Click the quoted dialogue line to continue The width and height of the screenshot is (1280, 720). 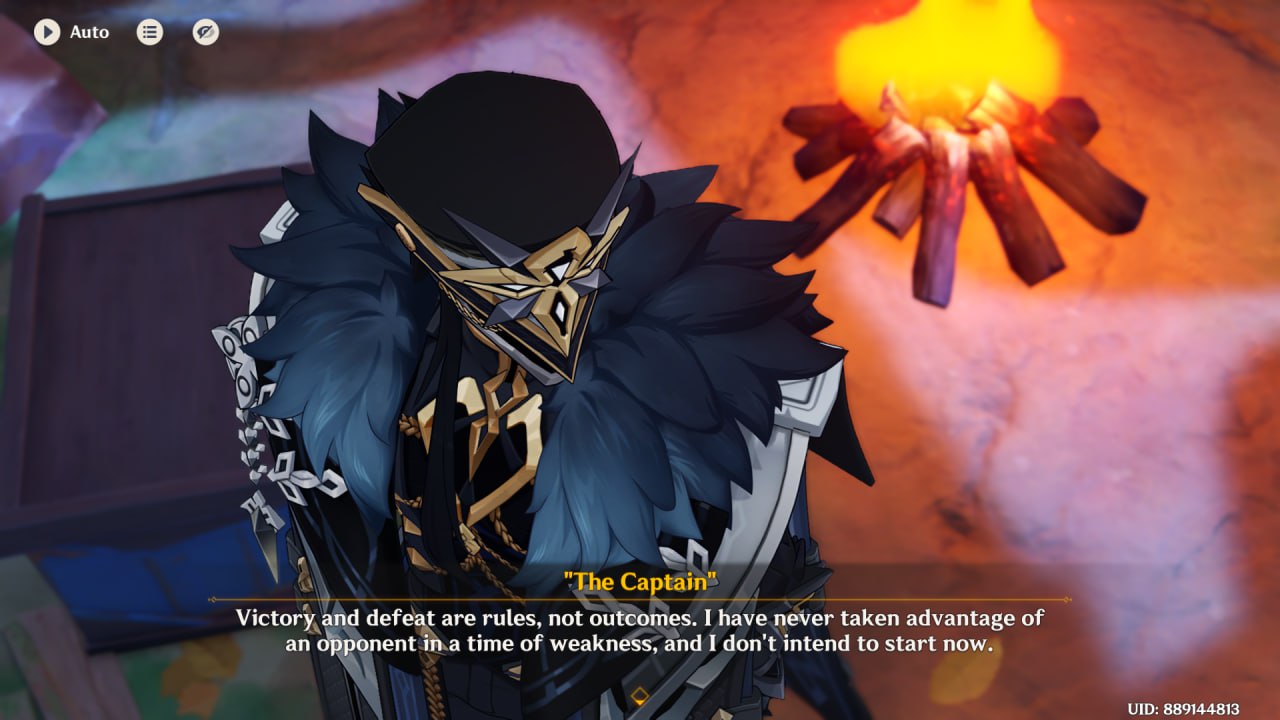coord(639,630)
